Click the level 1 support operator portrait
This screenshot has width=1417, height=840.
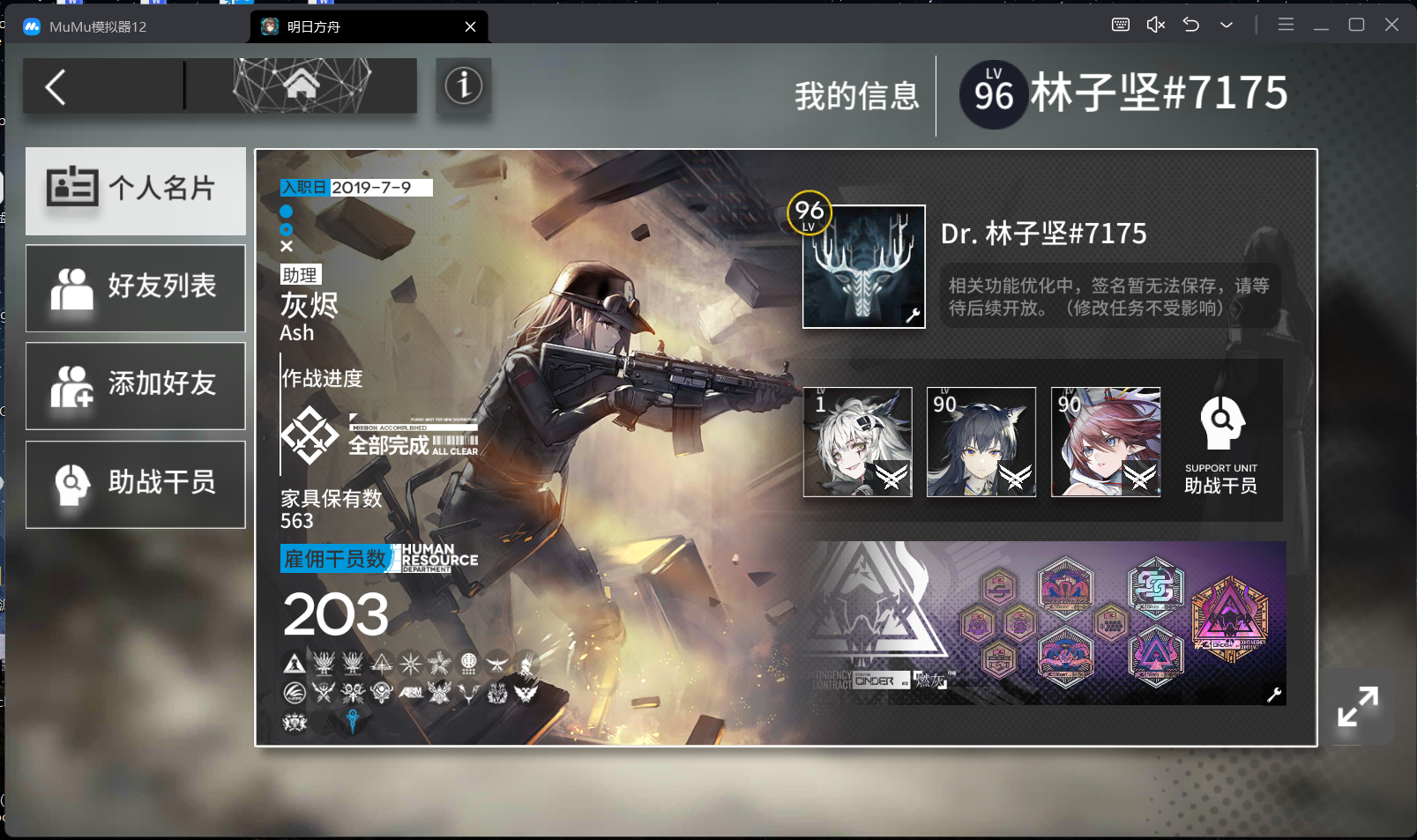click(x=857, y=441)
